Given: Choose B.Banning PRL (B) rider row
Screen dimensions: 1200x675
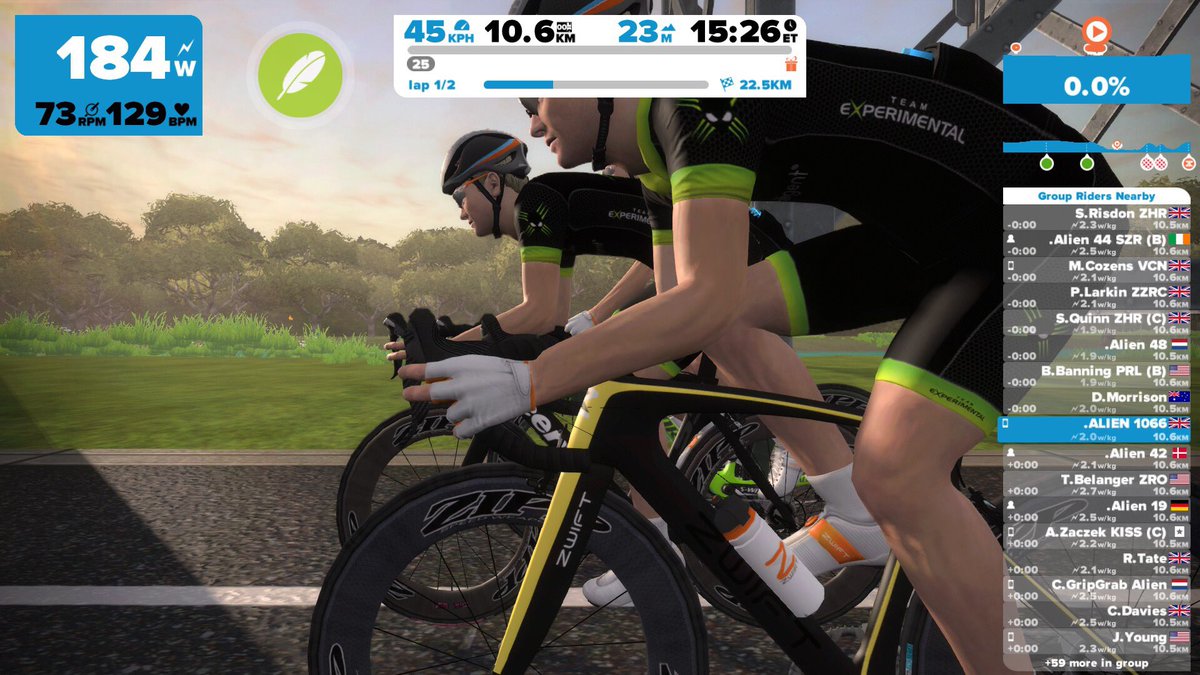Looking at the screenshot, I should tap(1096, 376).
